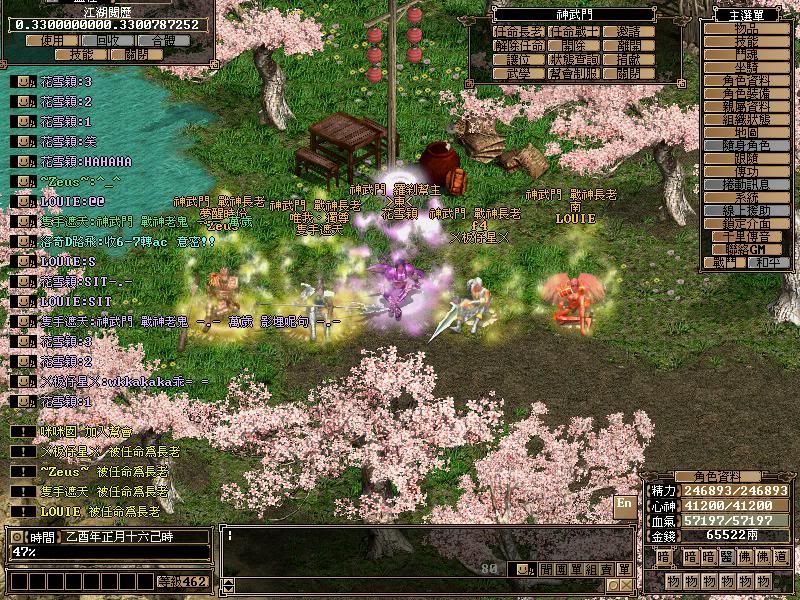Open 狀態查詢 guild status query

(x=574, y=59)
